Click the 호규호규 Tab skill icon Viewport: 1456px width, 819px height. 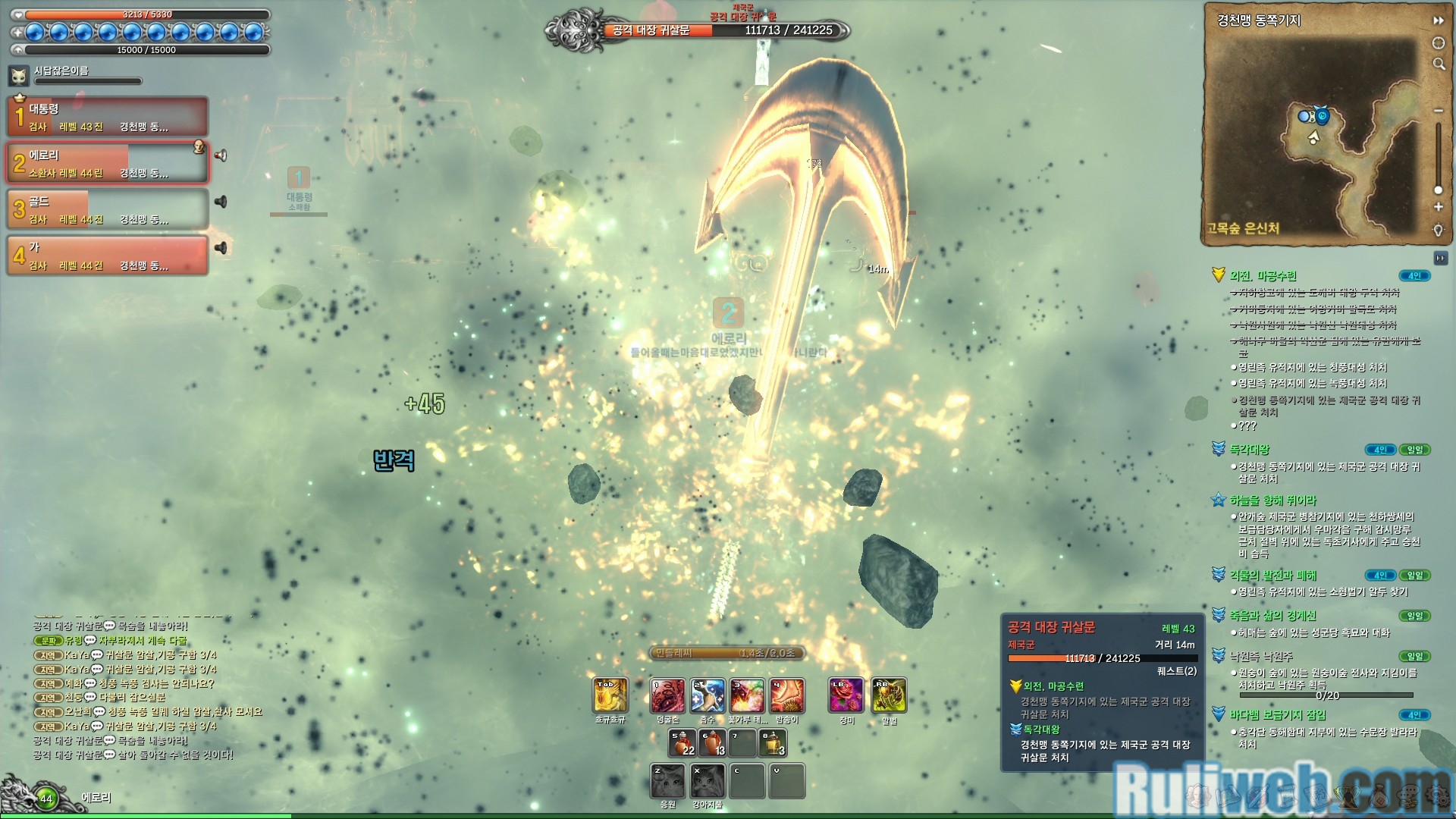610,695
